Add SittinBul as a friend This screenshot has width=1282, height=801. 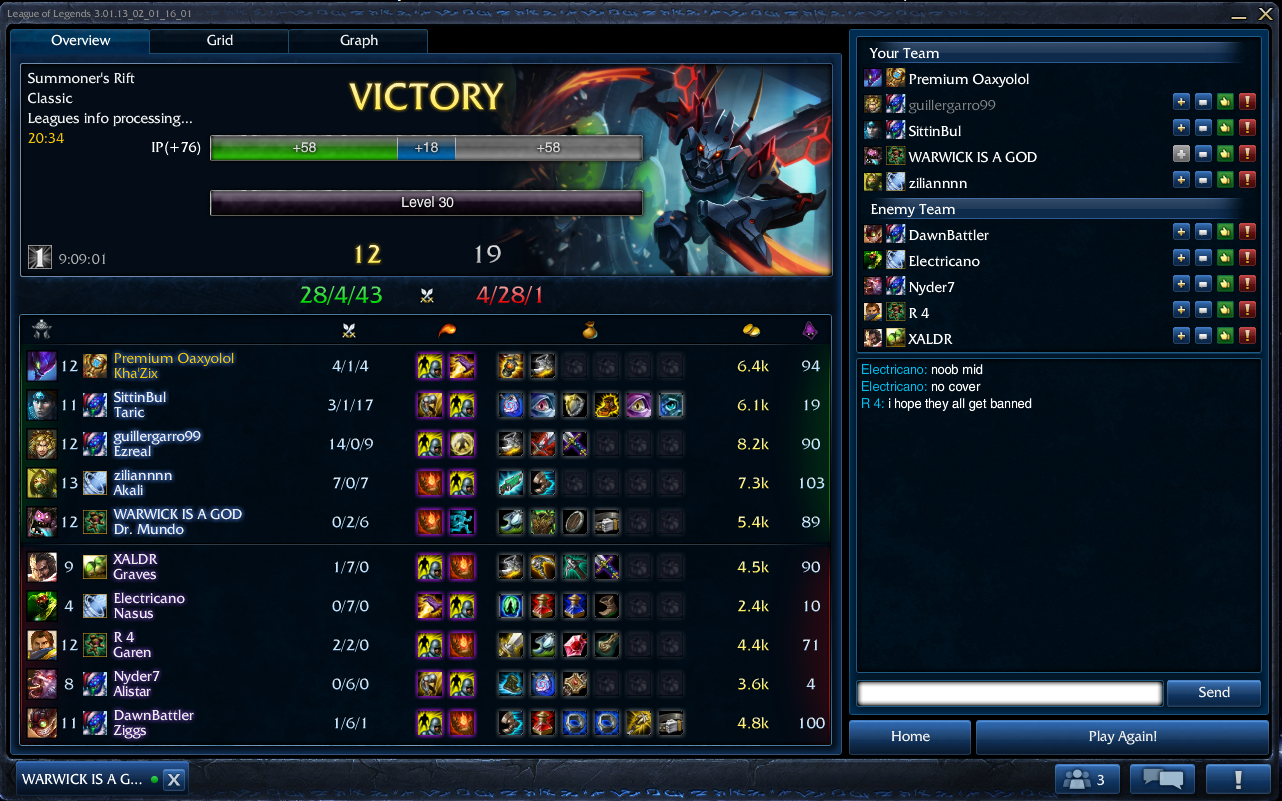[x=1181, y=128]
